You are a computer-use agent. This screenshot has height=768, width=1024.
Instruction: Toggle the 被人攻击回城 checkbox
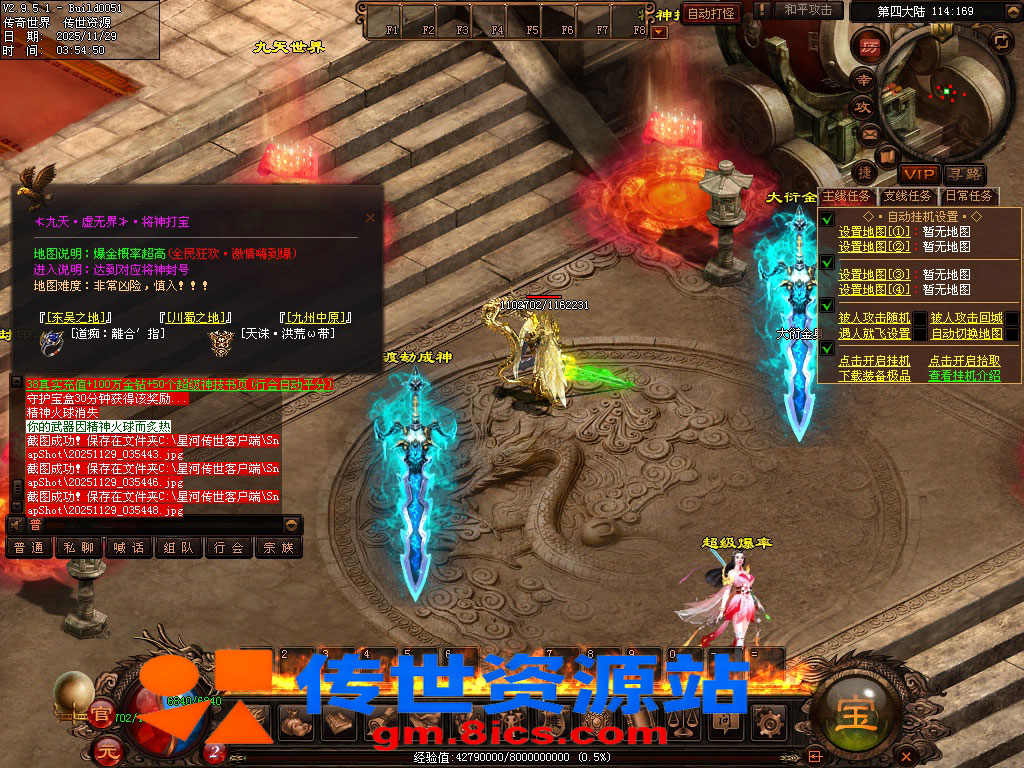coord(1012,319)
